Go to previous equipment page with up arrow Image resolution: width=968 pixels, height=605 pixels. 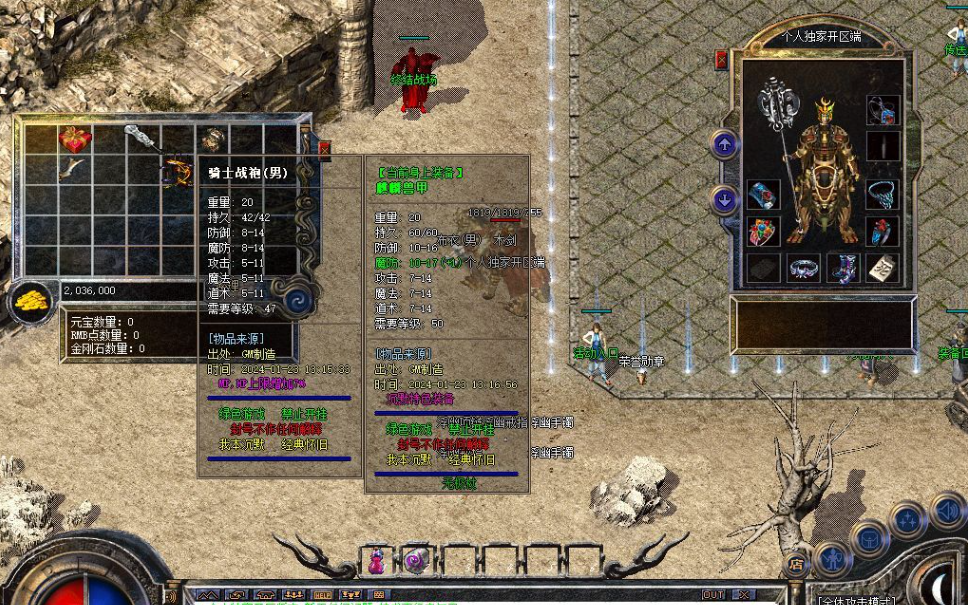(x=725, y=145)
